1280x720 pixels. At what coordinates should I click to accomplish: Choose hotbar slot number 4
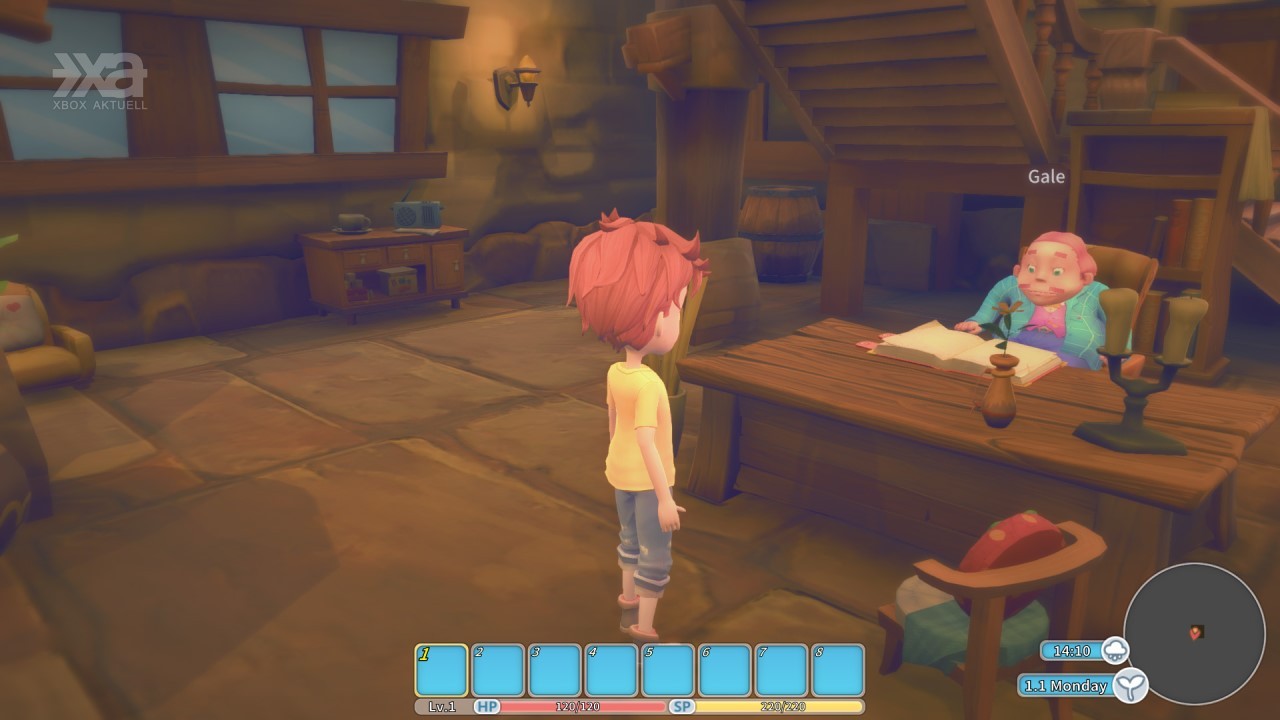611,670
